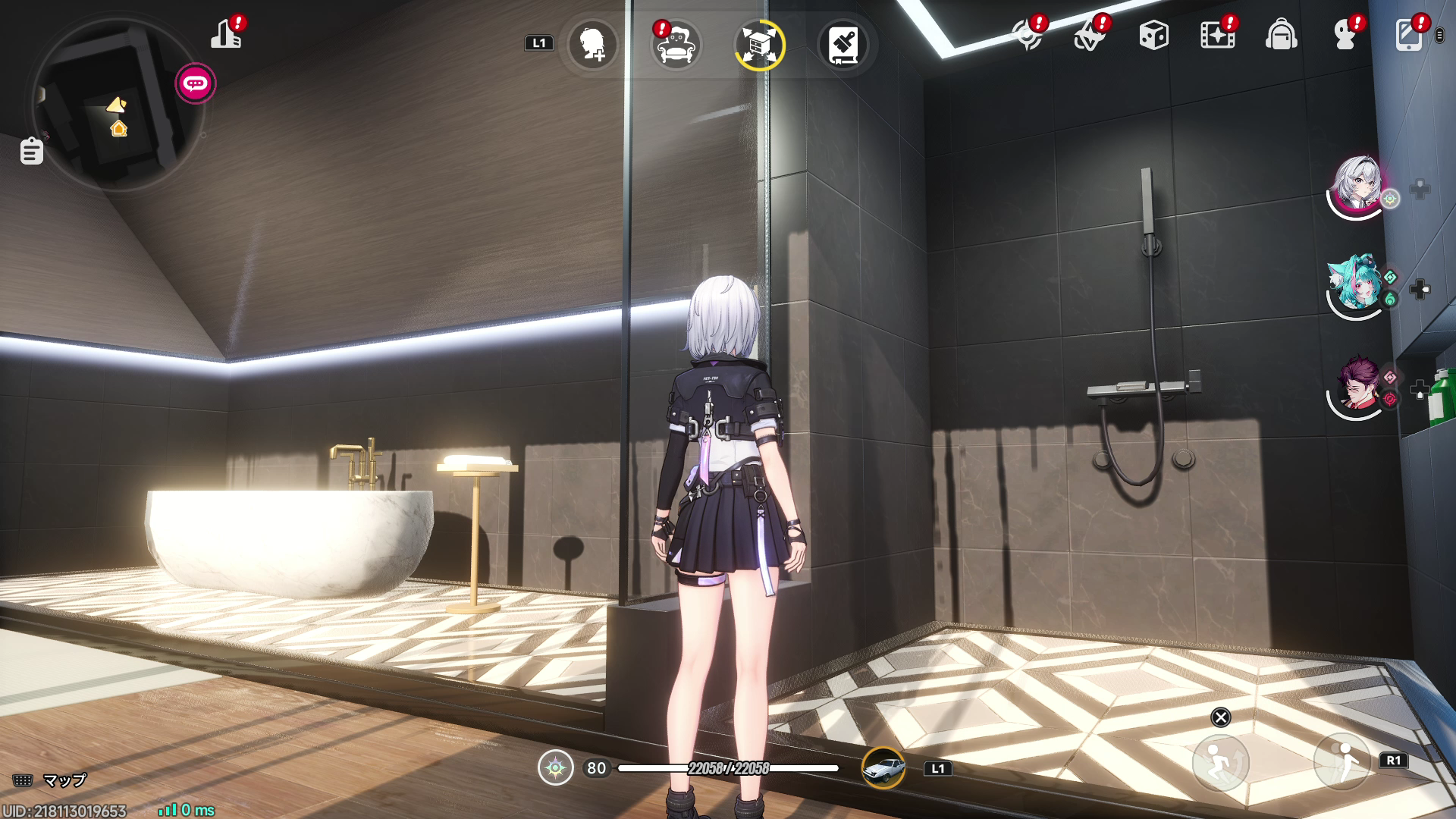1456x819 pixels.
Task: Select the character add icon
Action: point(592,45)
